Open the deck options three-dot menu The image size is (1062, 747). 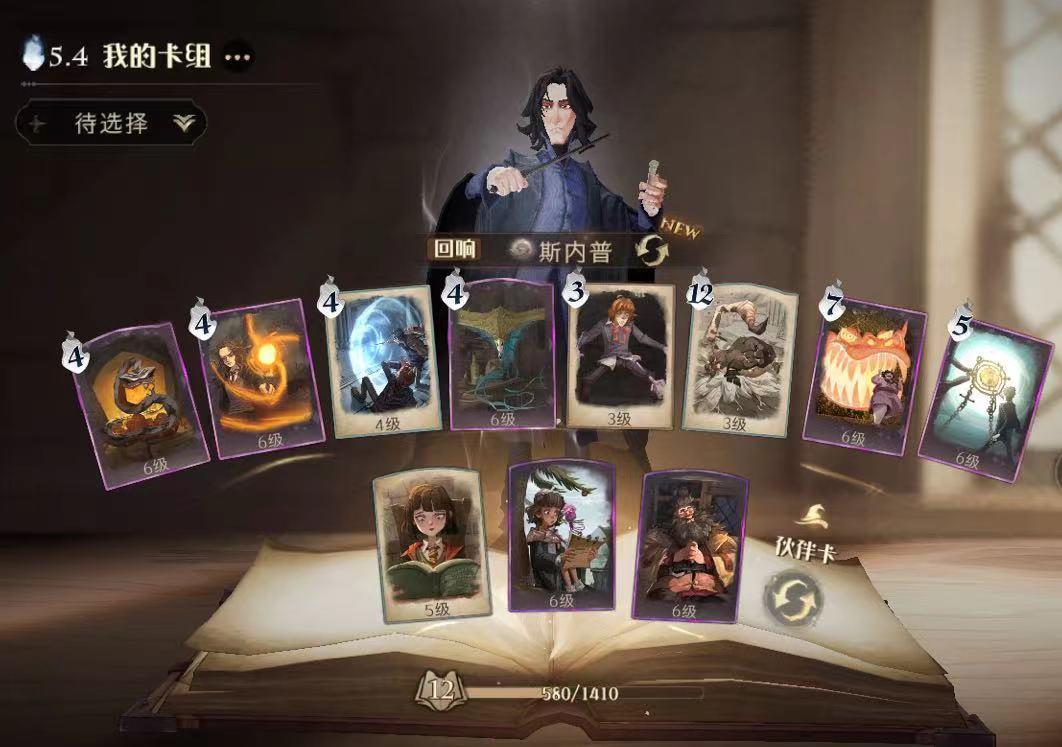[237, 57]
